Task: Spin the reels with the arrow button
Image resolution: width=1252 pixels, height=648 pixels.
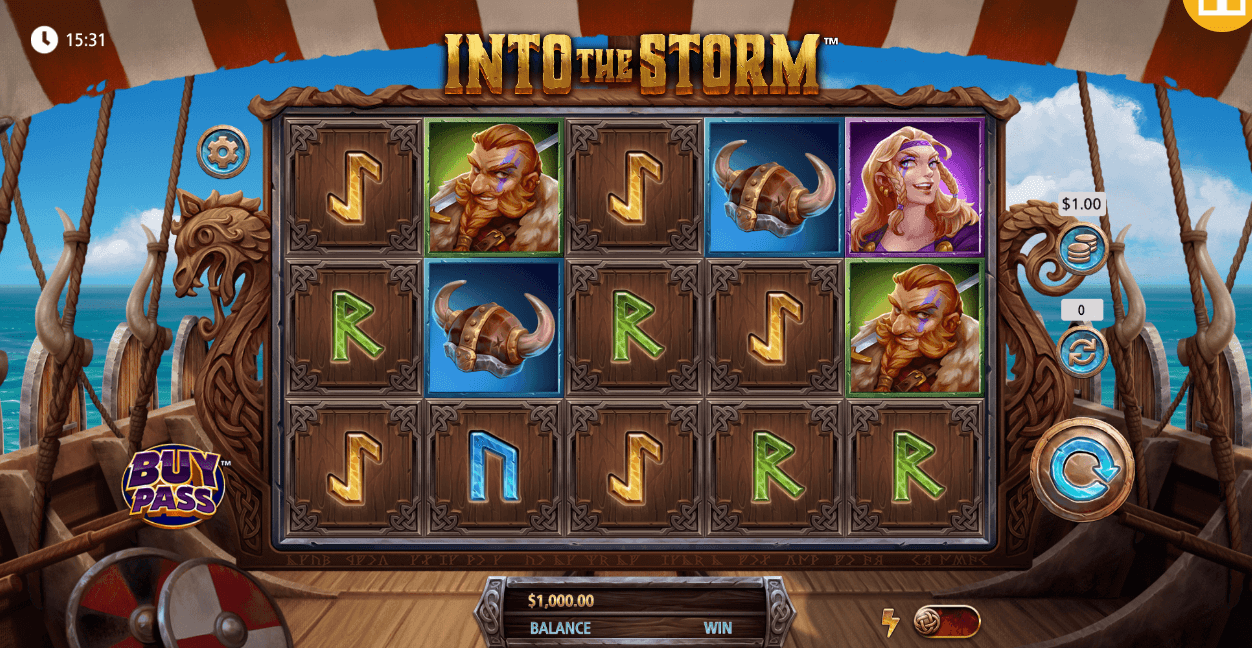Action: [1082, 470]
